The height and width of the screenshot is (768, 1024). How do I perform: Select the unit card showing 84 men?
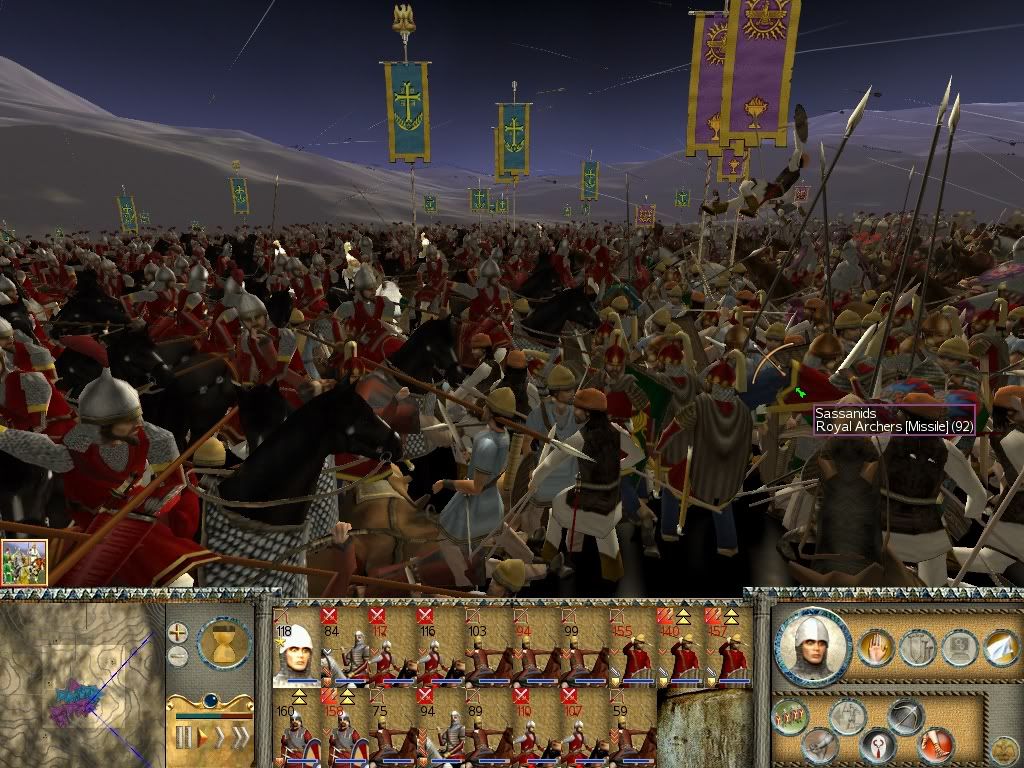344,650
